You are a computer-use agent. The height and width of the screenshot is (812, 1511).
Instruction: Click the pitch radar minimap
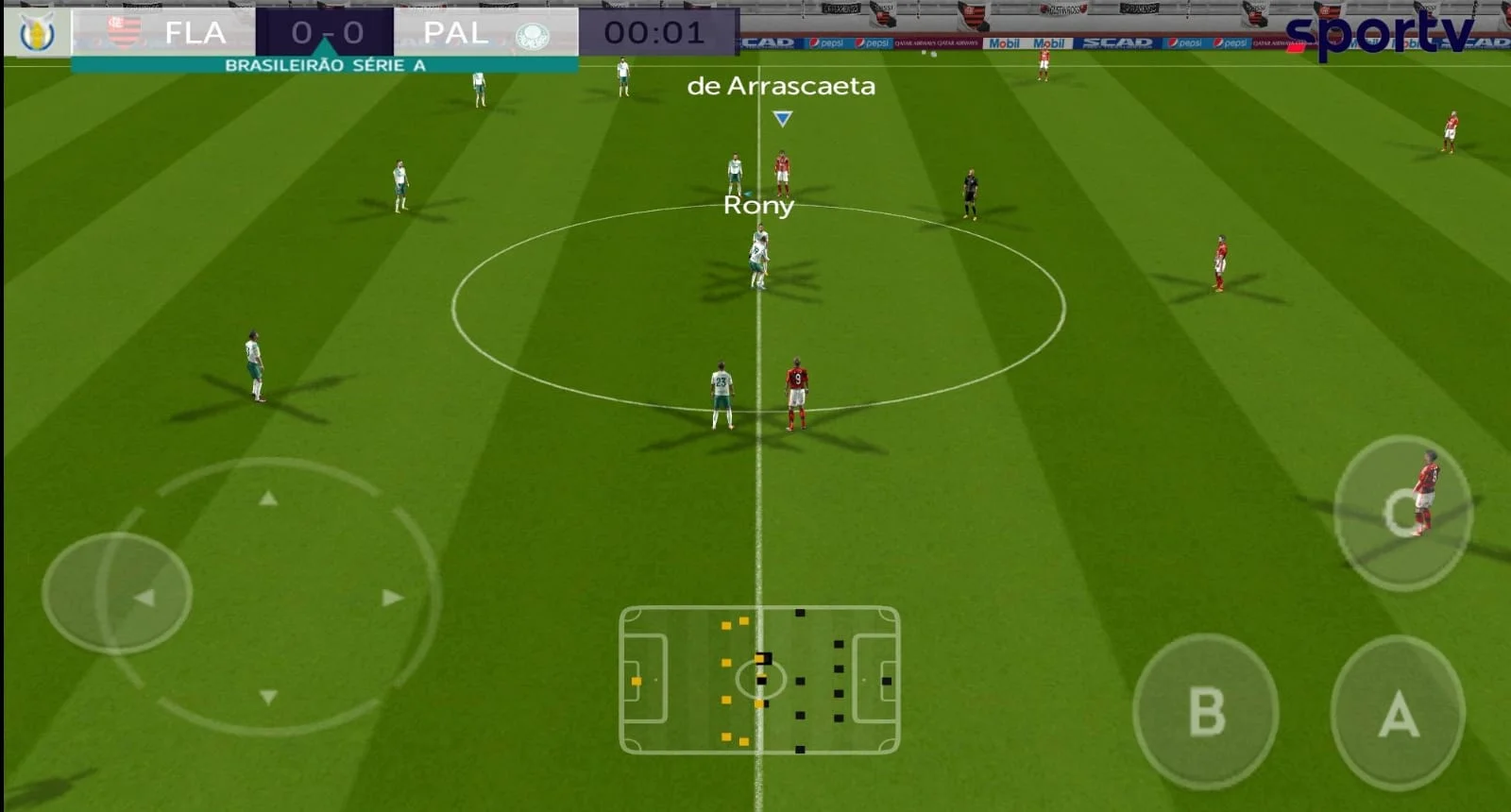[759, 680]
